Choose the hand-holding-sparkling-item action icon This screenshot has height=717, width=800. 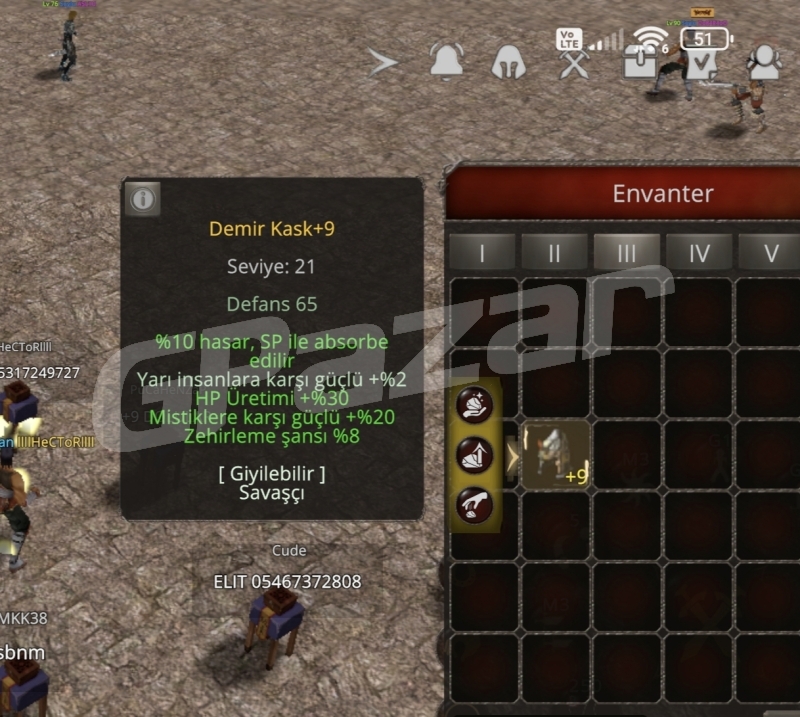pyautogui.click(x=474, y=405)
